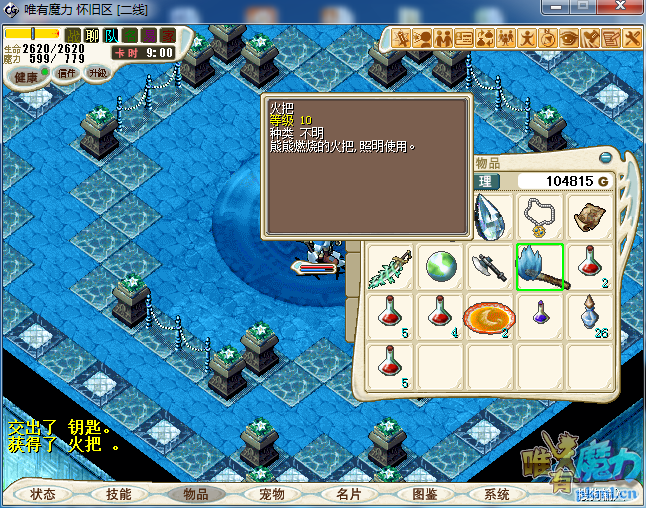Click the 健康 health status button
646x508 pixels.
point(26,77)
